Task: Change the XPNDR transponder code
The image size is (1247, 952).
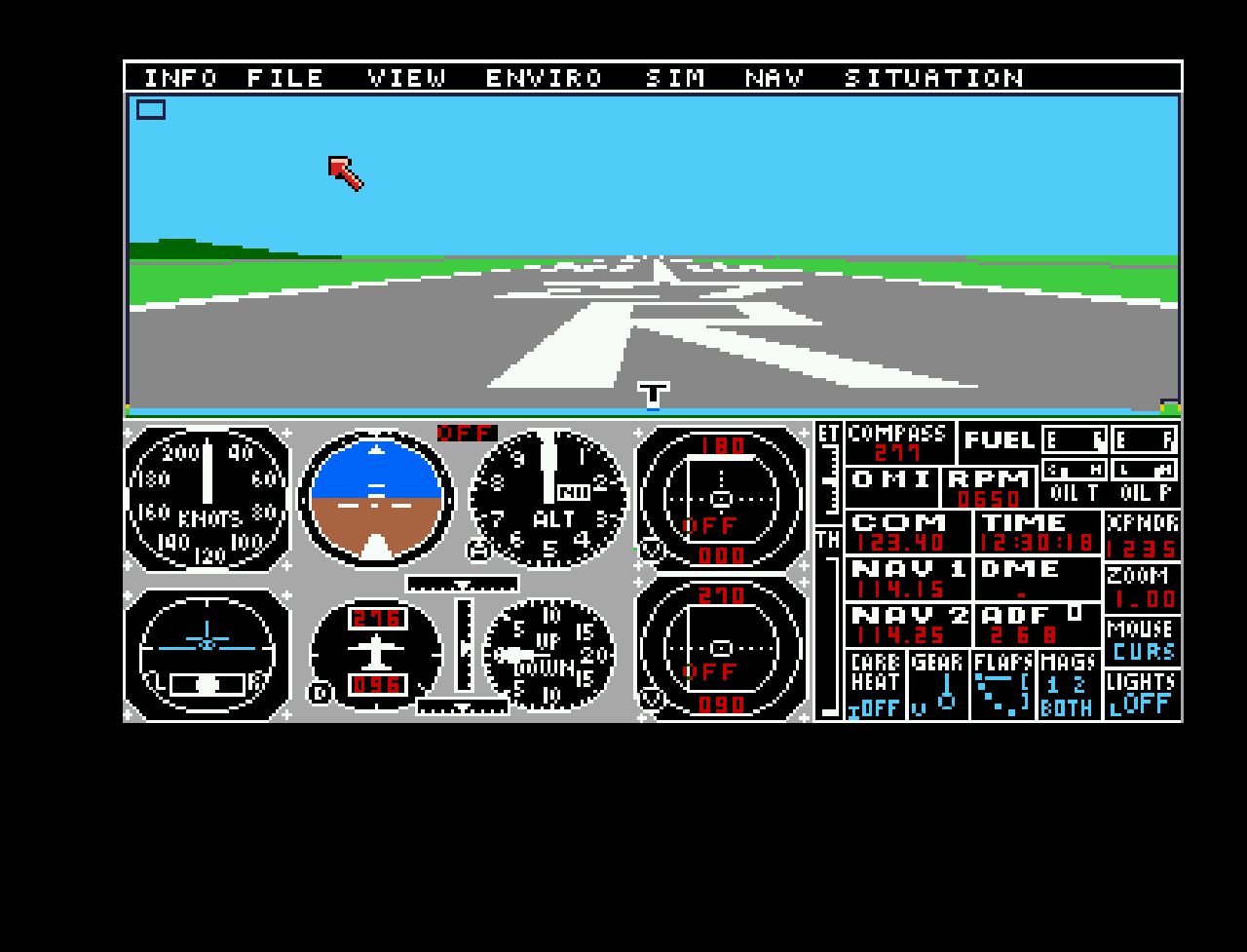Action: [x=1142, y=536]
